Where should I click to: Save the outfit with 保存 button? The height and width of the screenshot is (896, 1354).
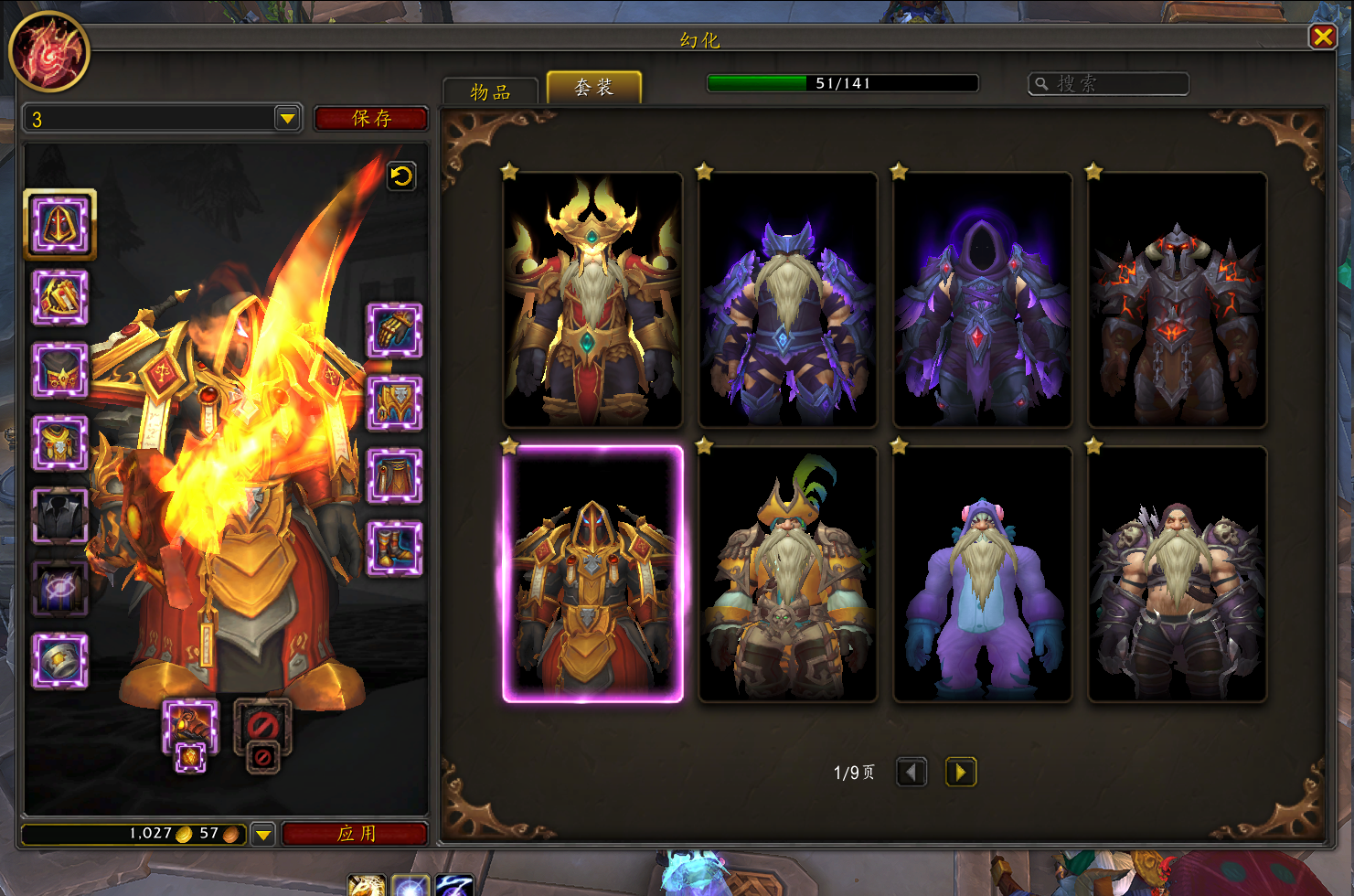click(371, 119)
